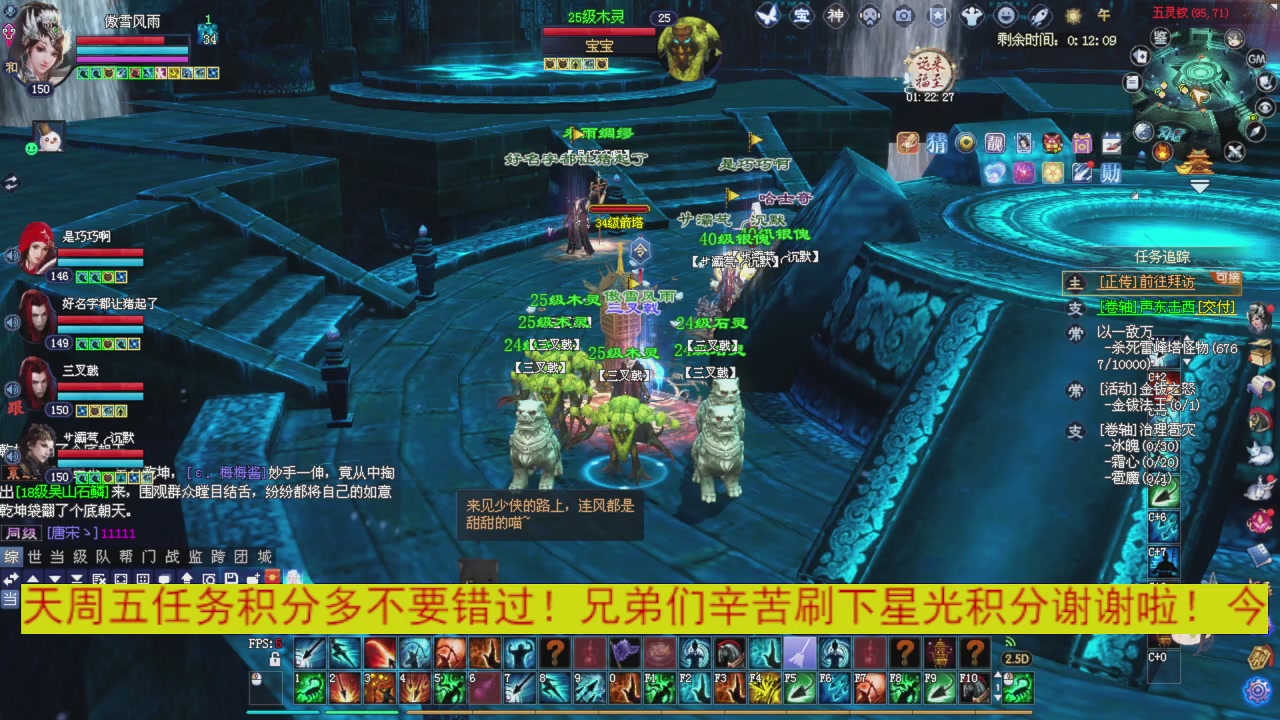
Task: Switch to the 队 chat tab
Action: pyautogui.click(x=102, y=556)
